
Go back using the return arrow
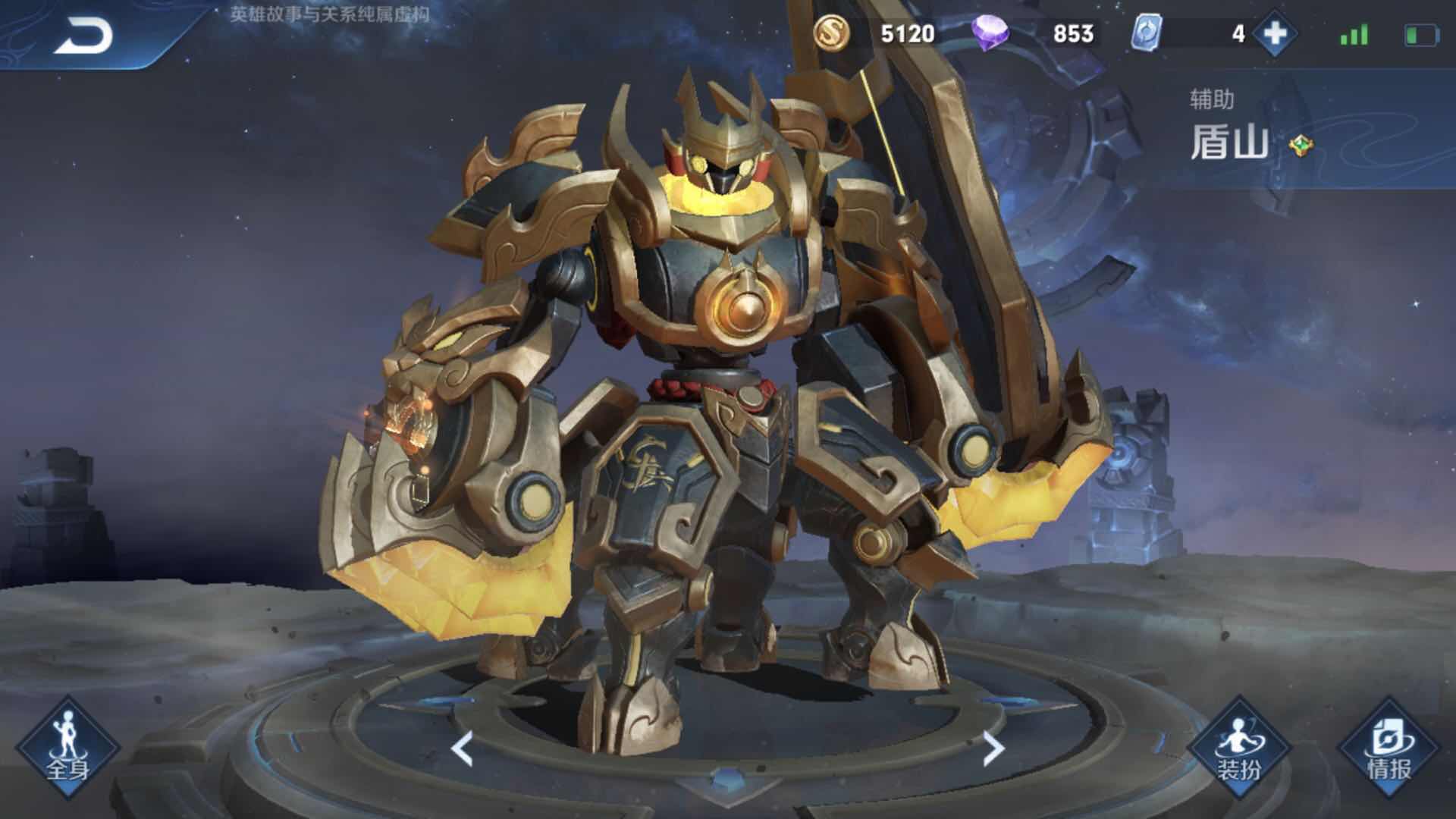pyautogui.click(x=83, y=36)
